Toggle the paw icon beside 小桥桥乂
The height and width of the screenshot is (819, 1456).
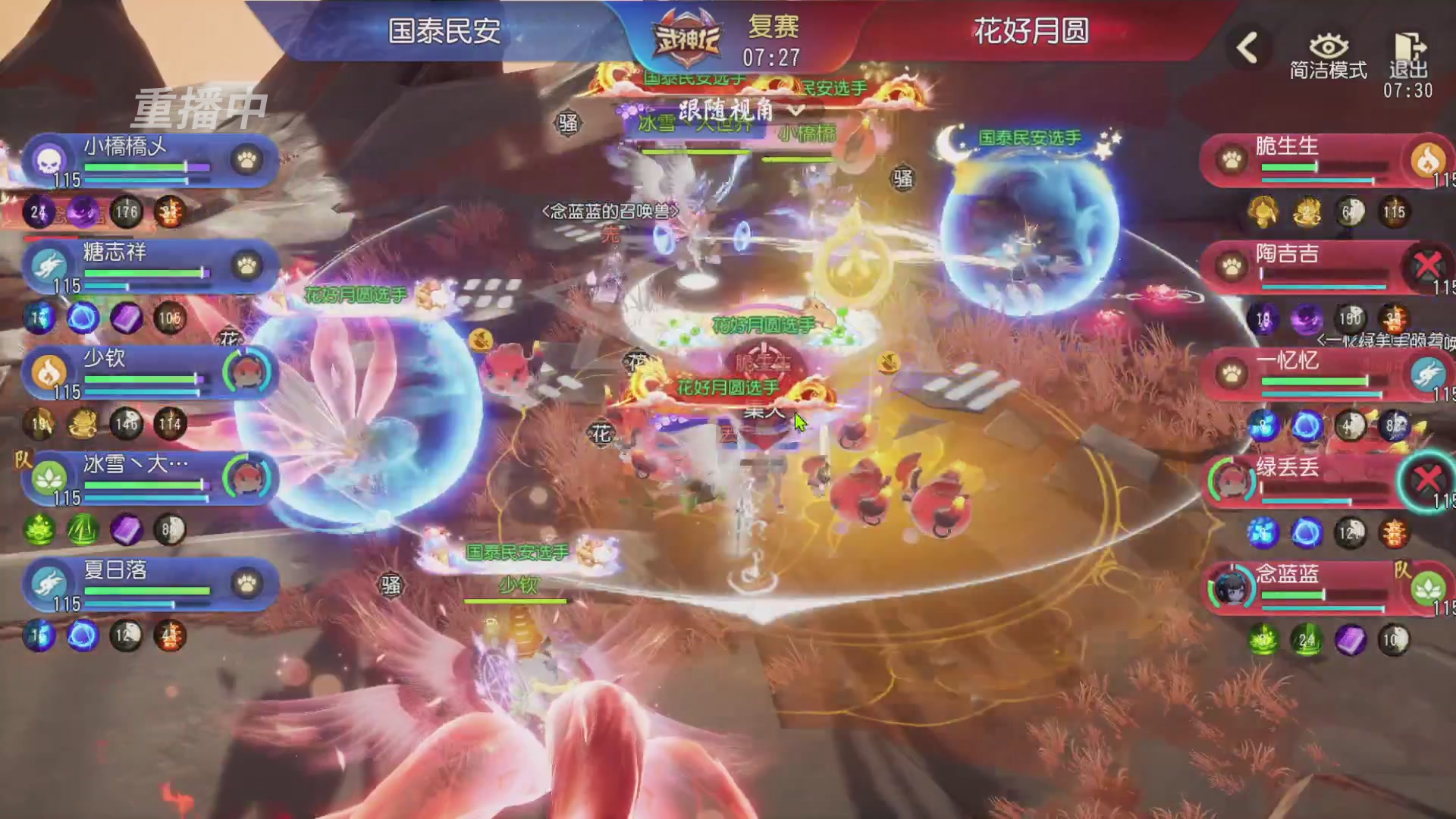point(245,161)
